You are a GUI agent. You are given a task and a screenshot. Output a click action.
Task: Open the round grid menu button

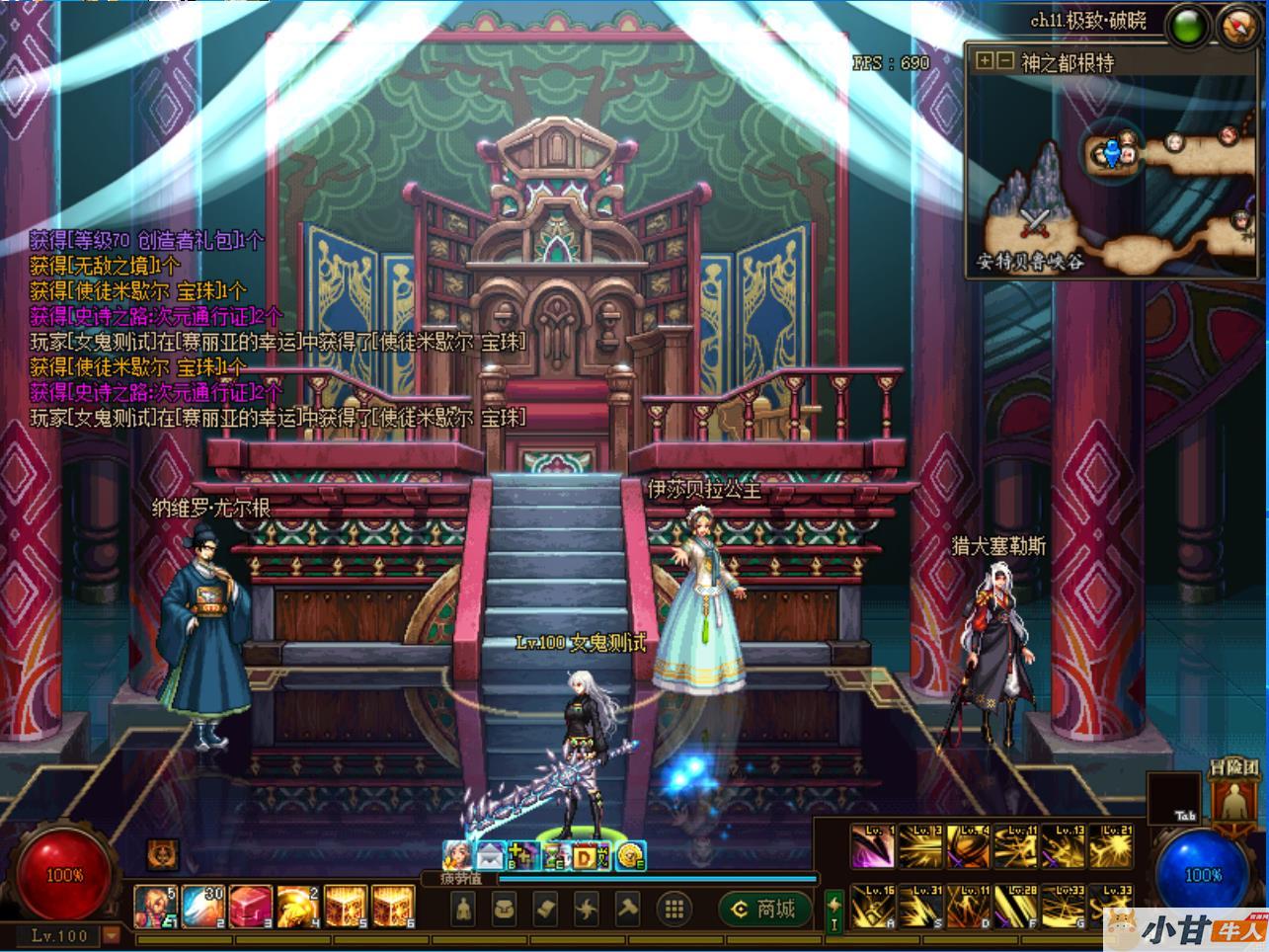coord(674,909)
